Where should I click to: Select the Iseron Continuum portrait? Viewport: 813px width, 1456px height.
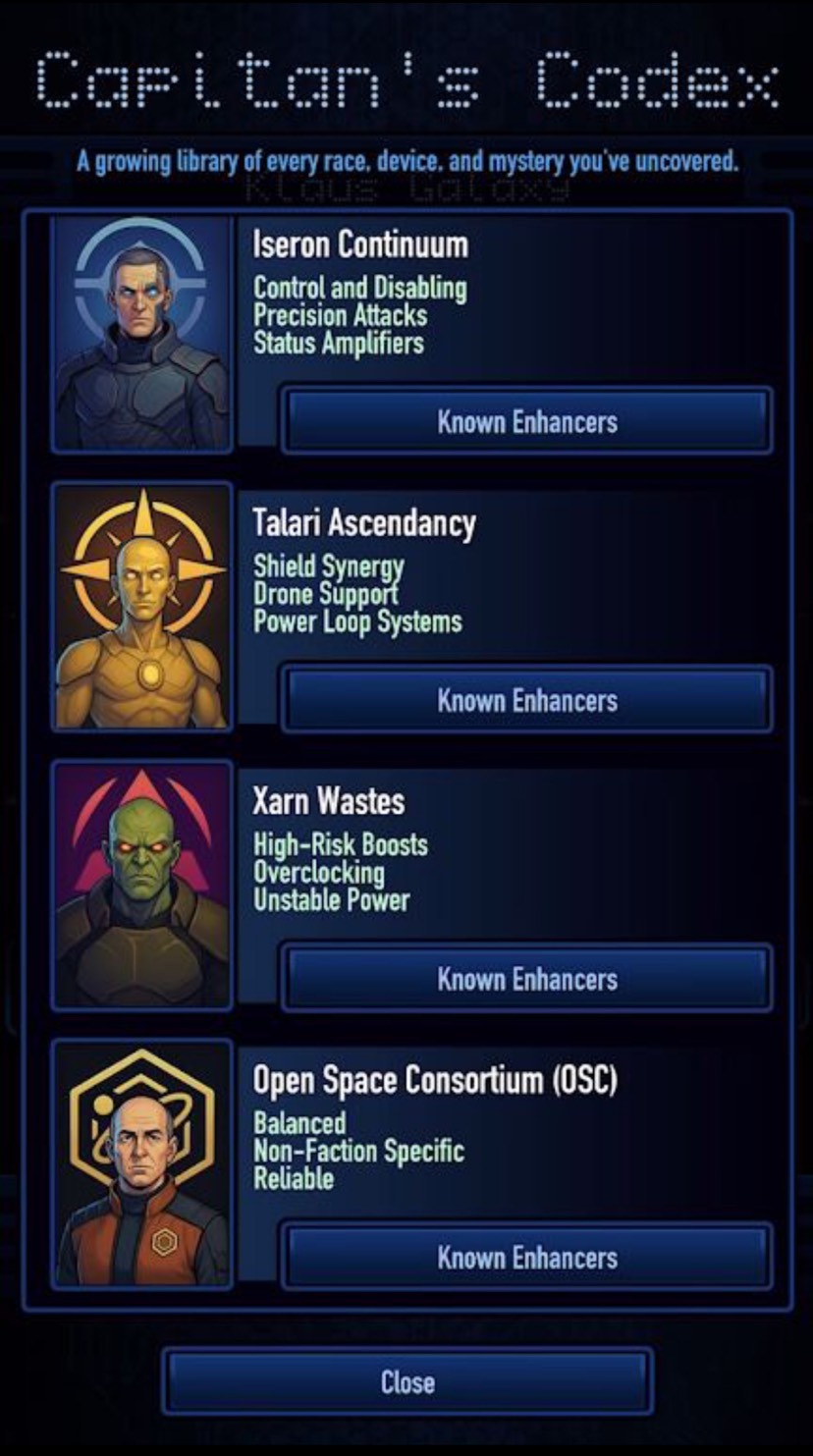point(142,334)
